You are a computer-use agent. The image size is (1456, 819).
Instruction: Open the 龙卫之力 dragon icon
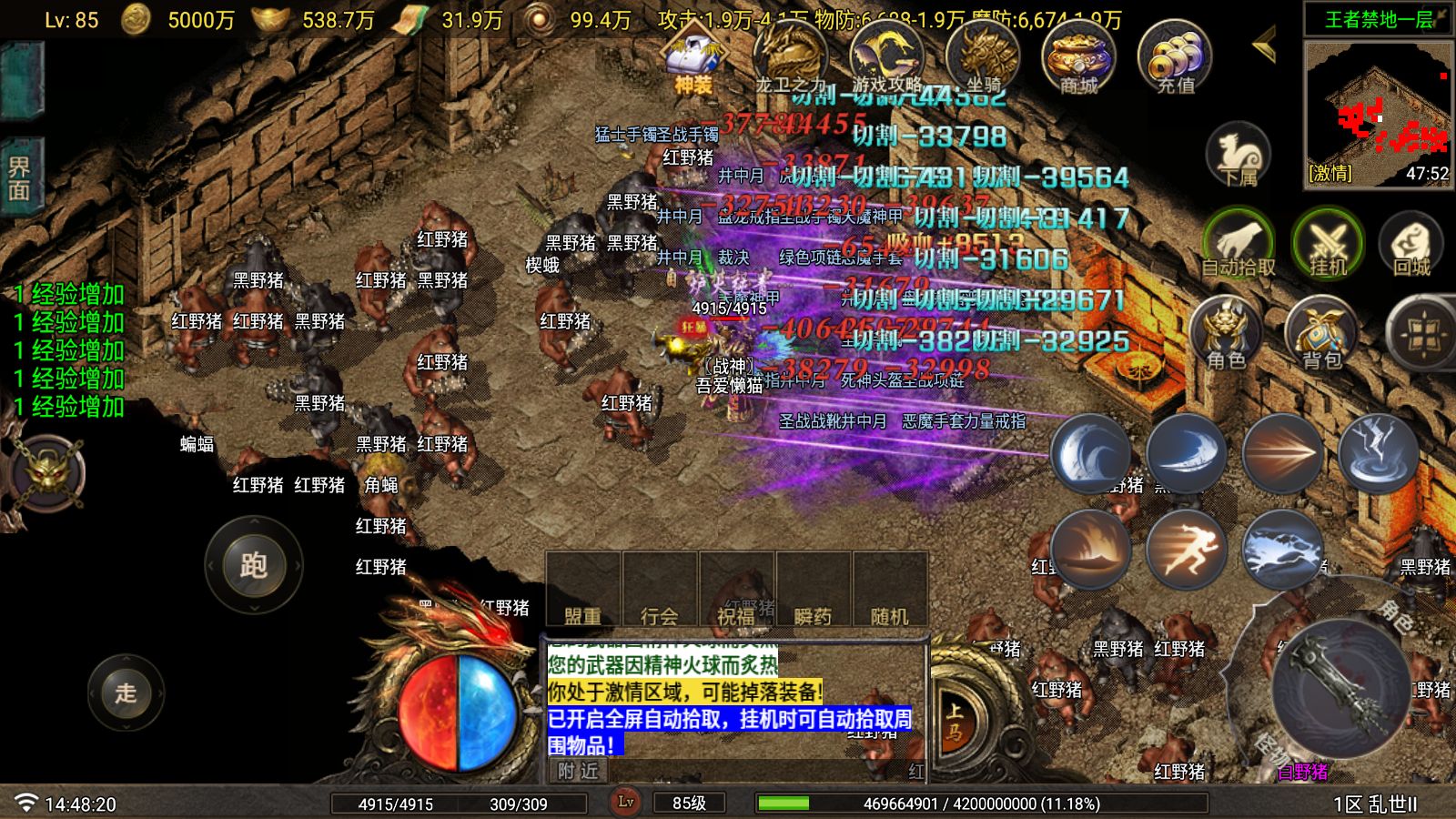click(790, 56)
